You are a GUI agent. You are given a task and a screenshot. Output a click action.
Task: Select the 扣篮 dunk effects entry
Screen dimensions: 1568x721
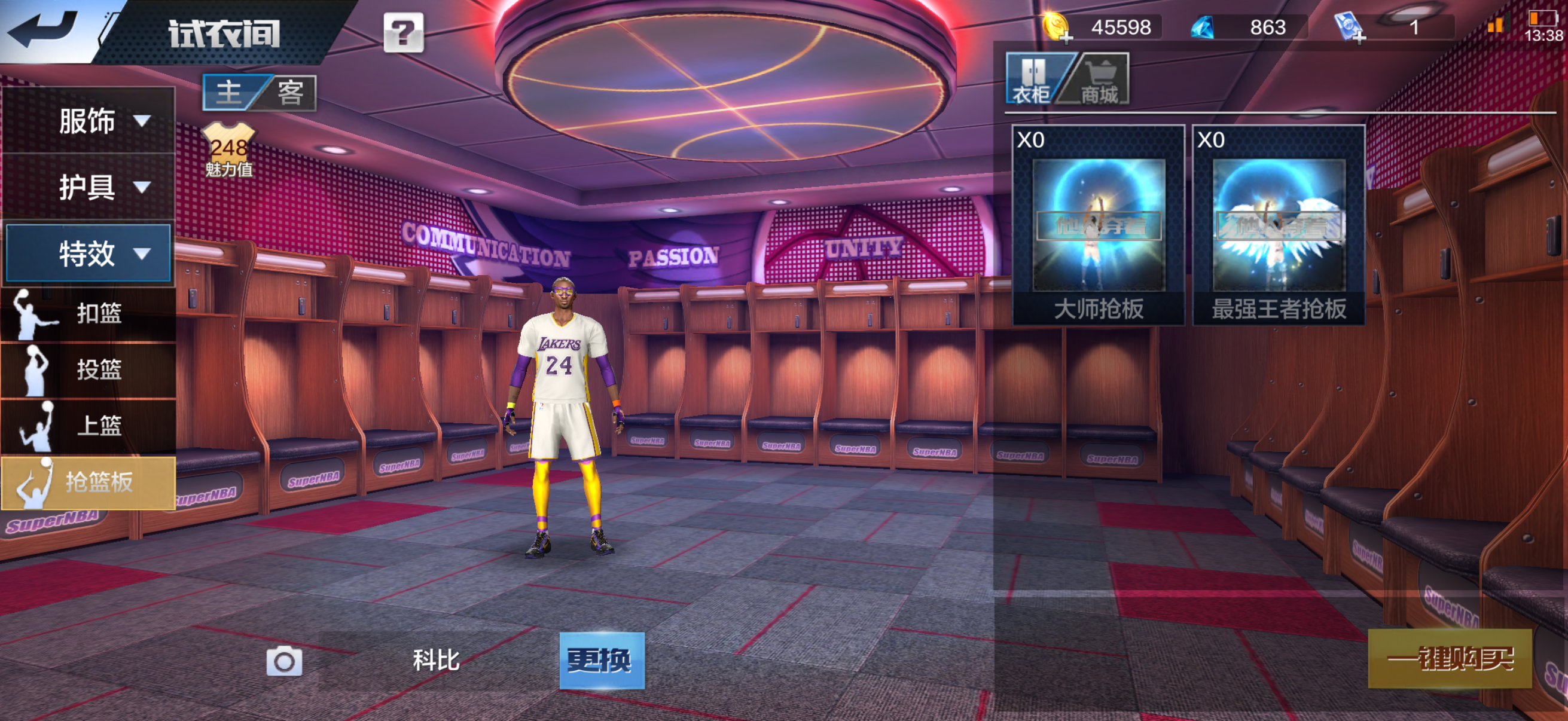click(89, 314)
